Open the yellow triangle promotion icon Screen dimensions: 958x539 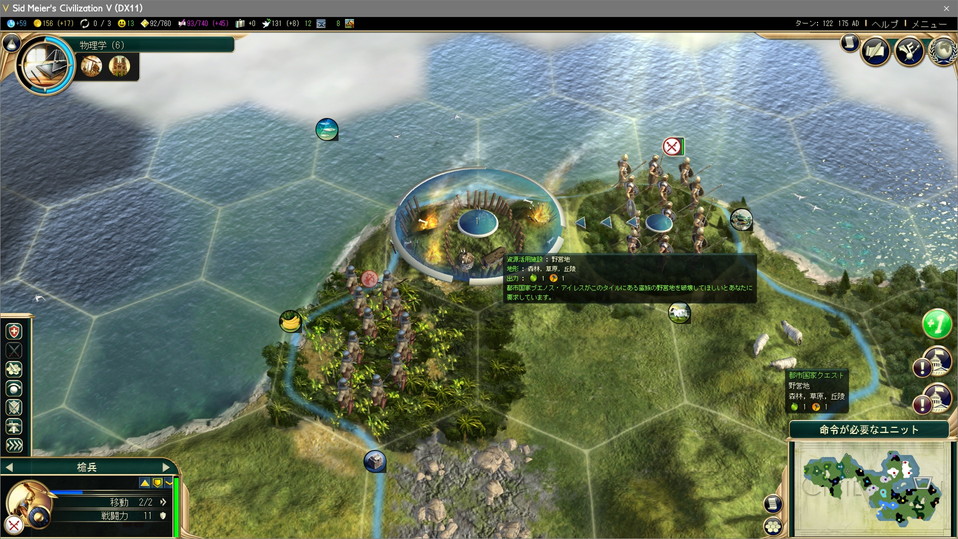(145, 482)
